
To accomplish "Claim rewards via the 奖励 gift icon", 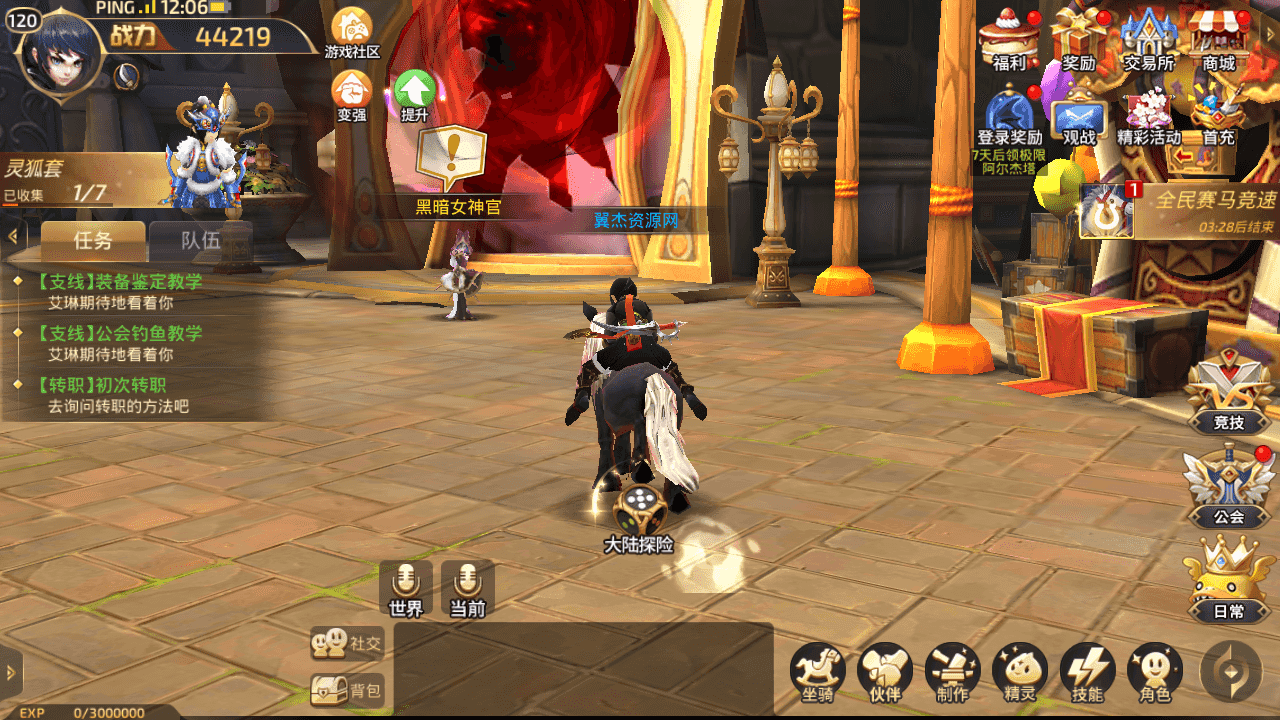I will (1078, 40).
